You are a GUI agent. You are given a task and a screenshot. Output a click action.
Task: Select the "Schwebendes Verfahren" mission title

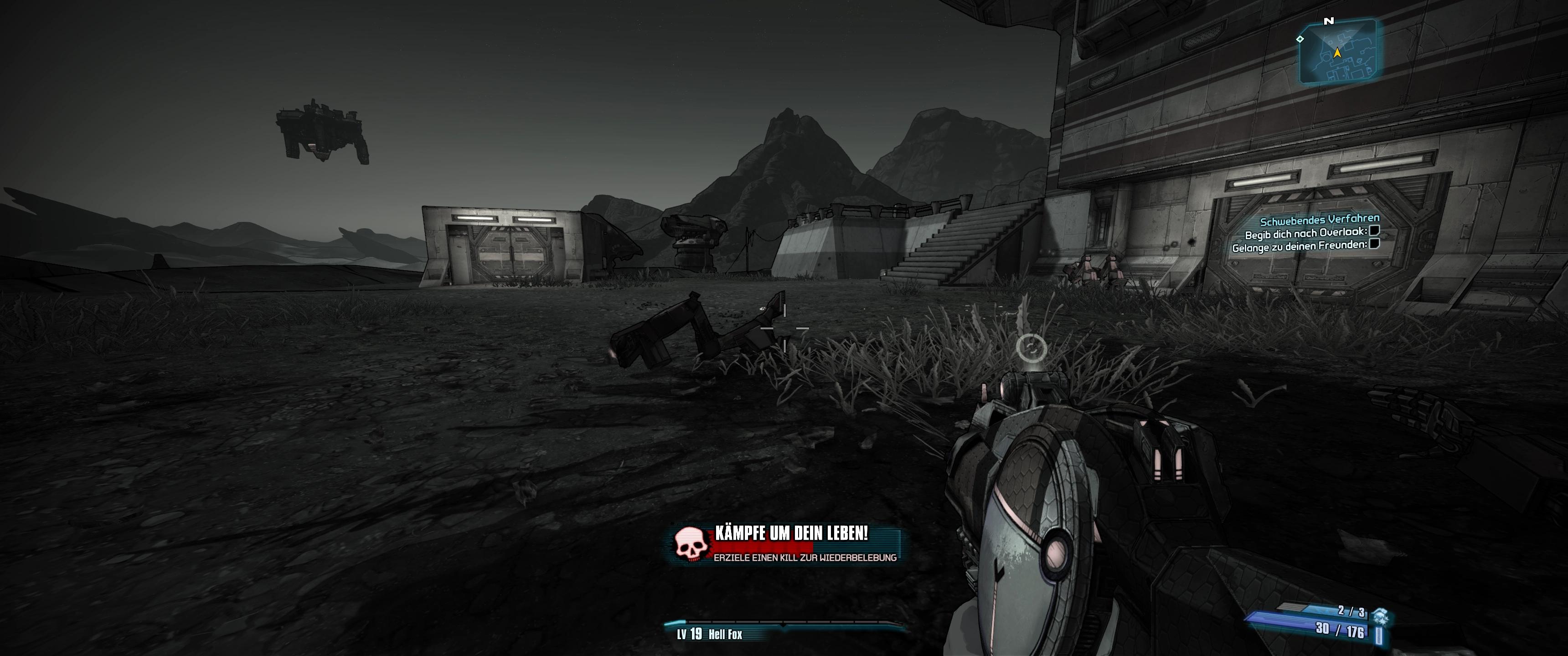point(1319,220)
